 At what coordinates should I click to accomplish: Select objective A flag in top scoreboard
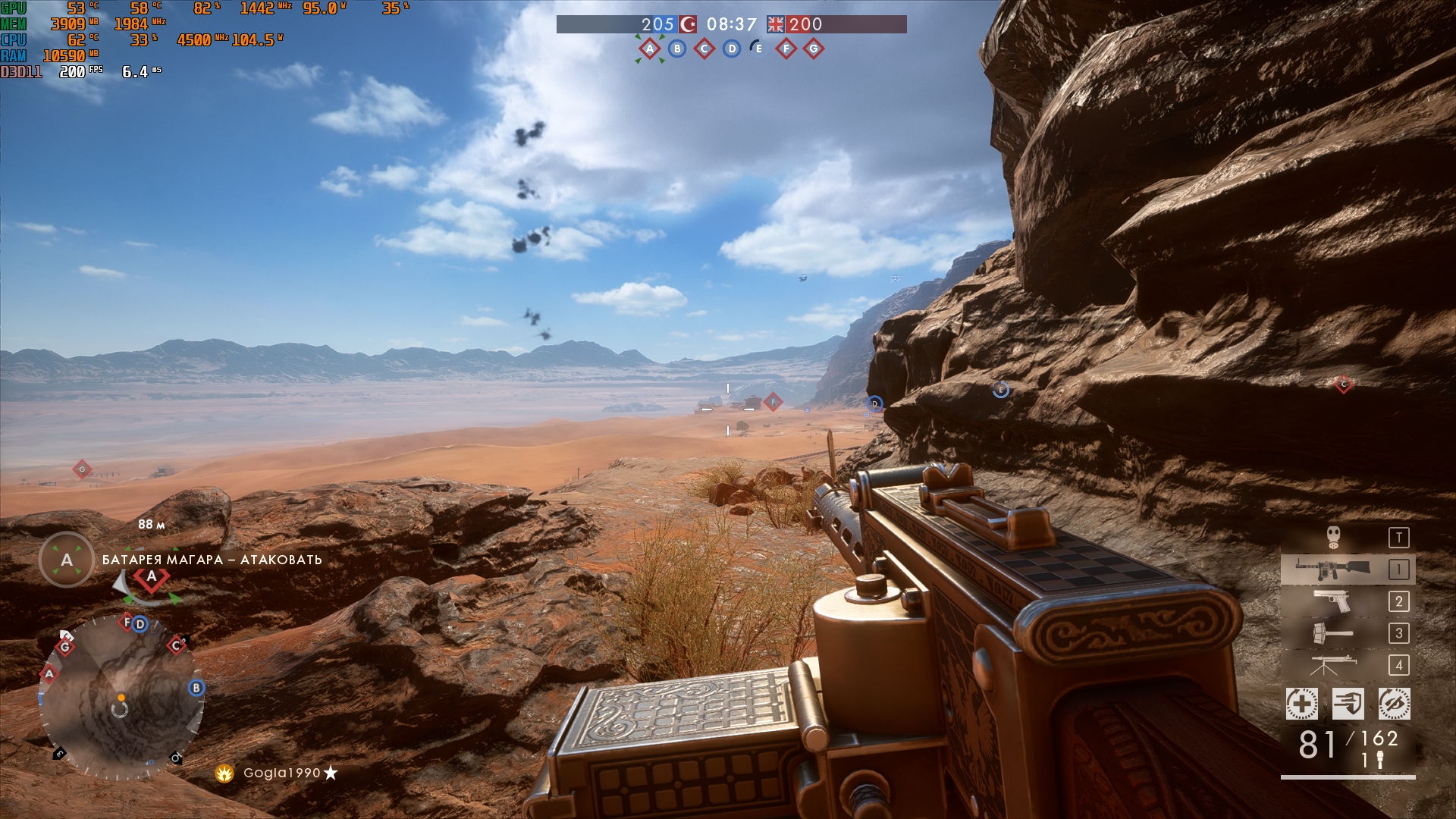click(650, 49)
